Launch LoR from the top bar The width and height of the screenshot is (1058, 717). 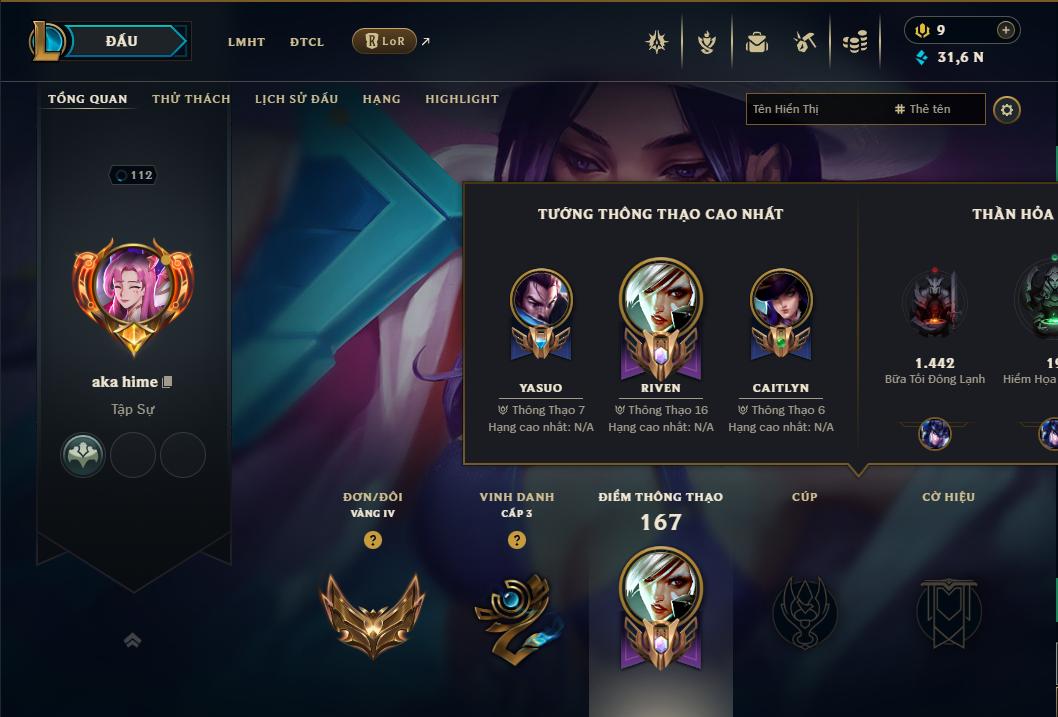point(385,41)
